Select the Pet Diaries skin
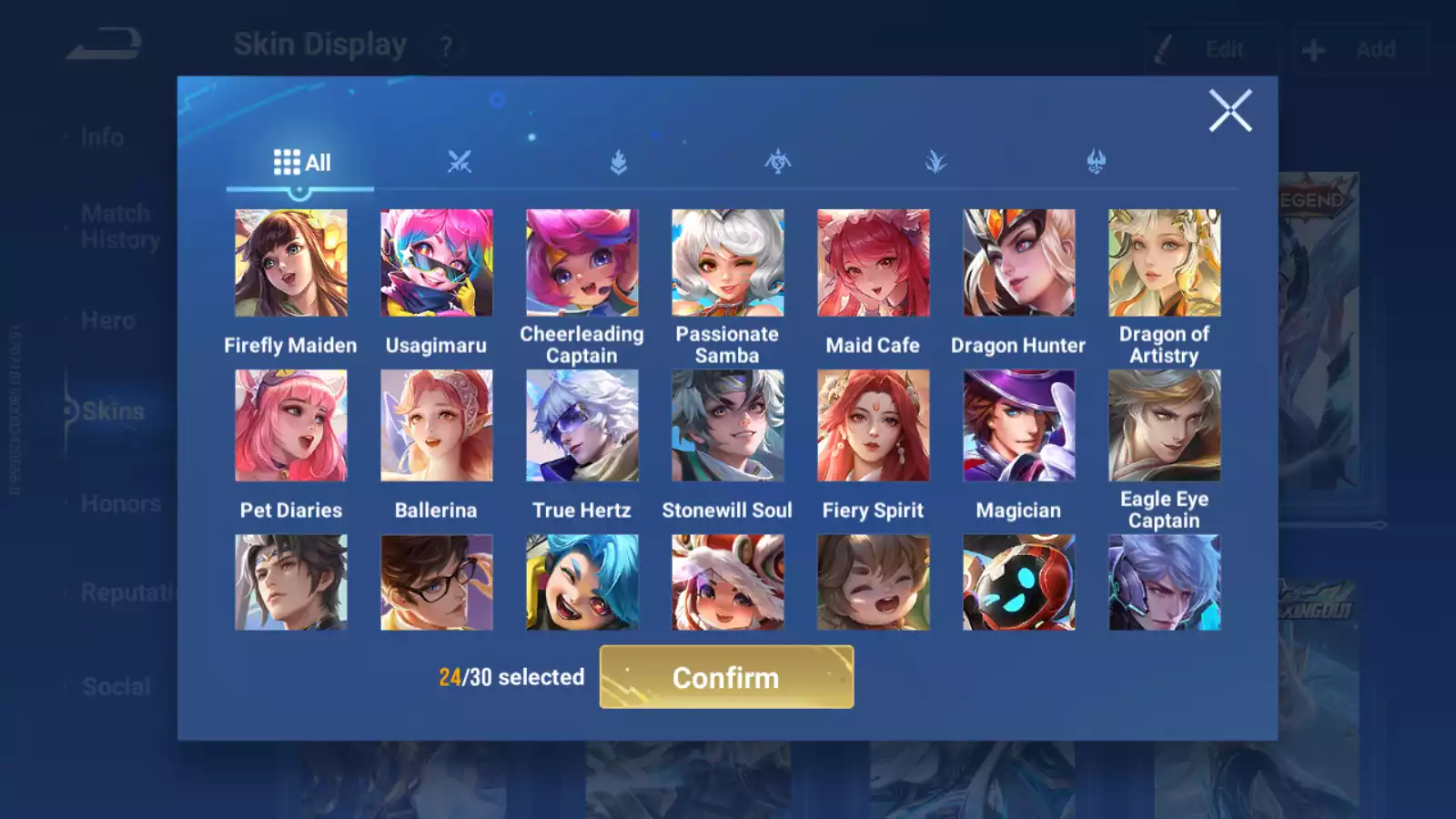This screenshot has width=1456, height=819. pyautogui.click(x=290, y=425)
